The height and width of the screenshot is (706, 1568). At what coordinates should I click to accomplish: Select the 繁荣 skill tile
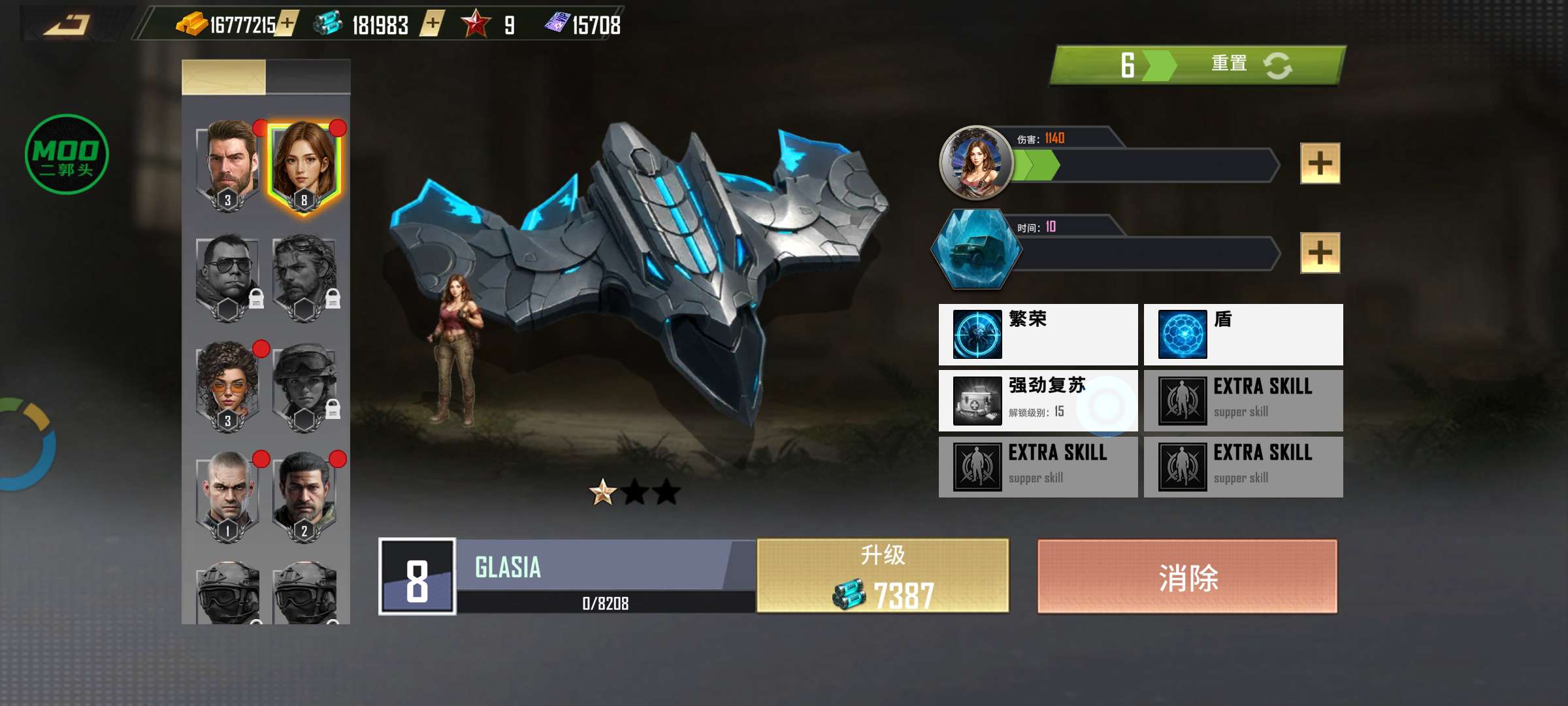pyautogui.click(x=1037, y=334)
